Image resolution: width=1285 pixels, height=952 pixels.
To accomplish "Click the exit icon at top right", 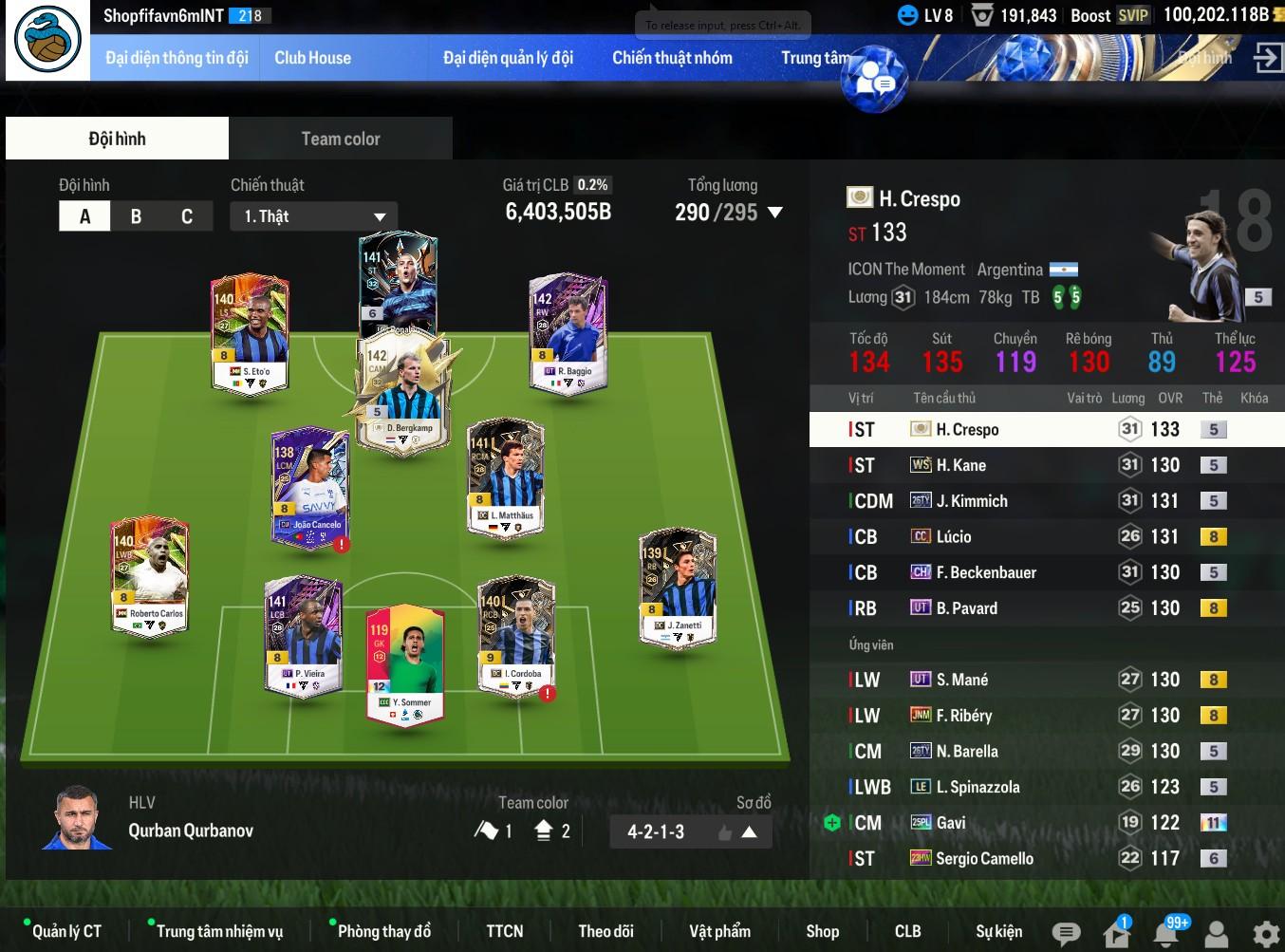I will click(x=1267, y=57).
